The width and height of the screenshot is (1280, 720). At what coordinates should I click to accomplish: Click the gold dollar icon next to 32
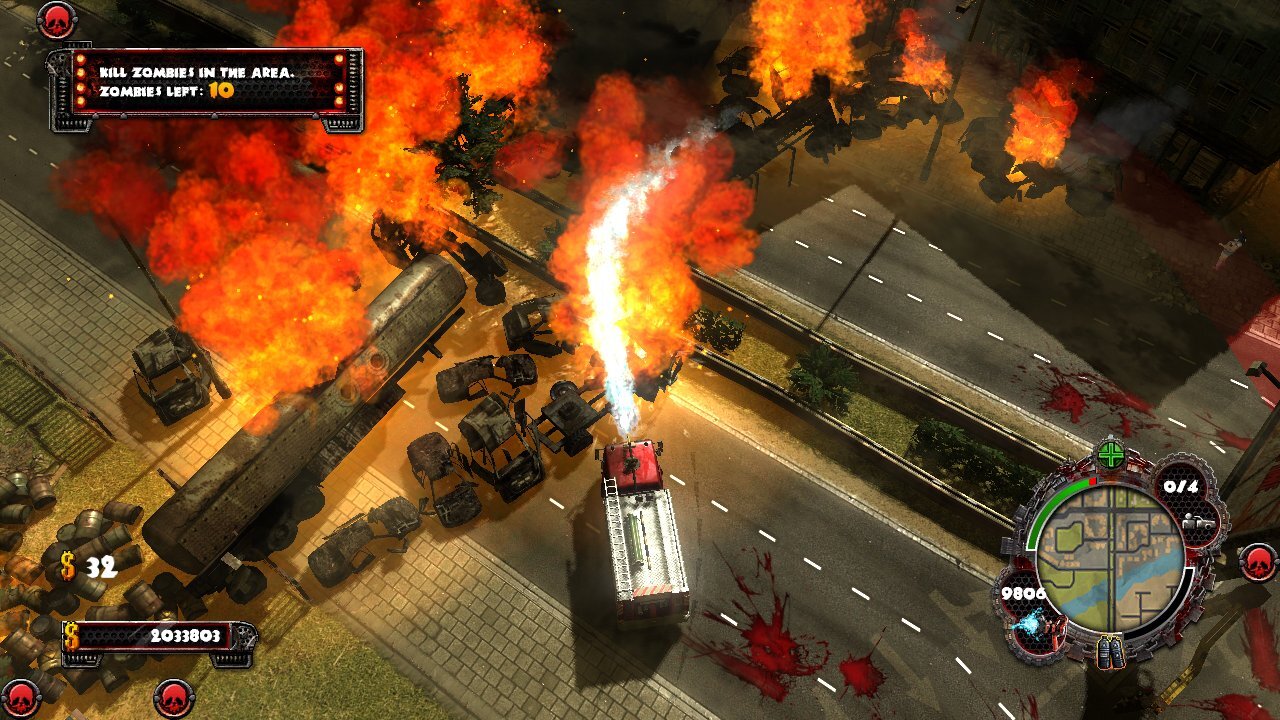coord(69,564)
